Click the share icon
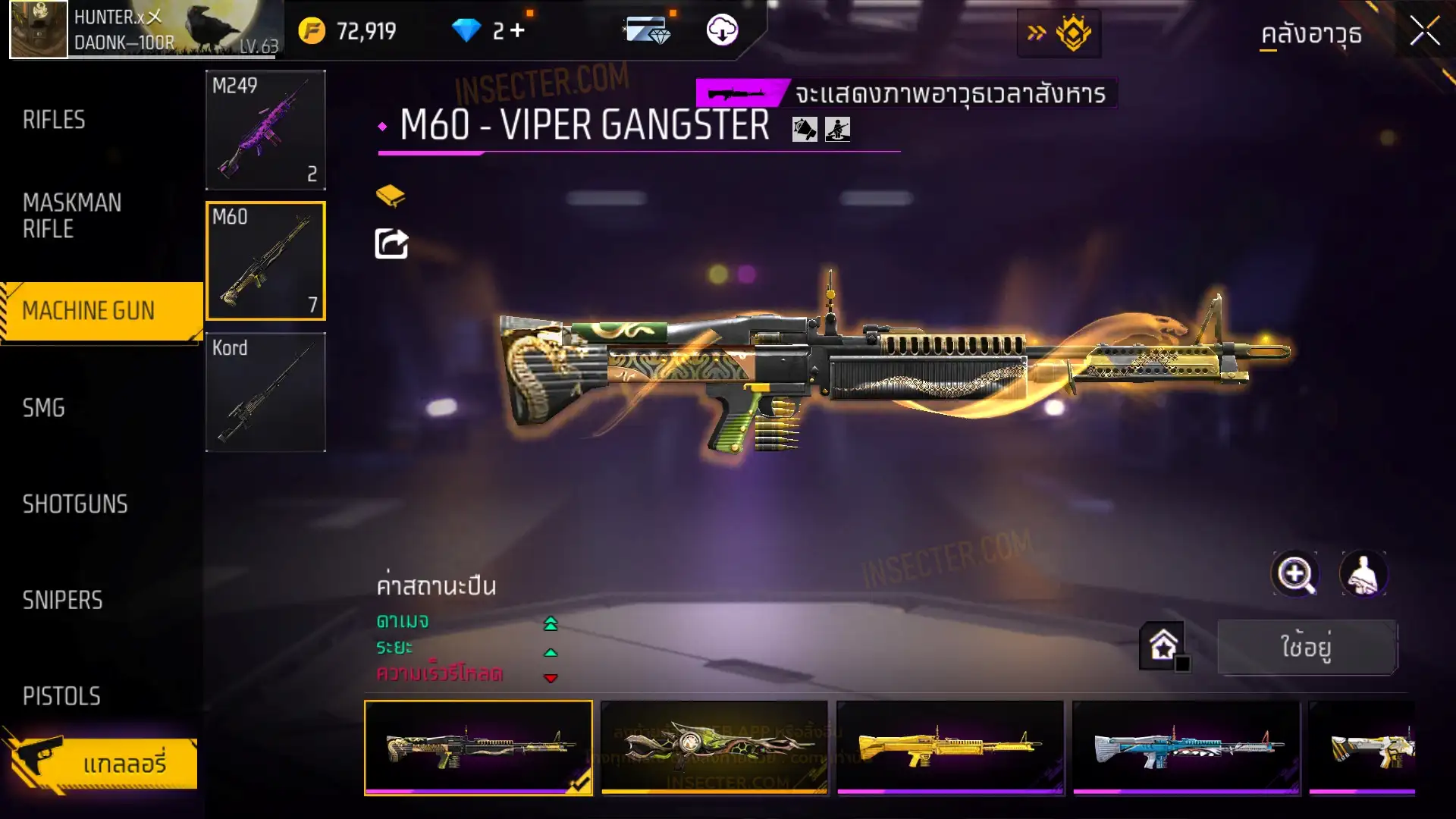Image resolution: width=1456 pixels, height=819 pixels. click(391, 244)
